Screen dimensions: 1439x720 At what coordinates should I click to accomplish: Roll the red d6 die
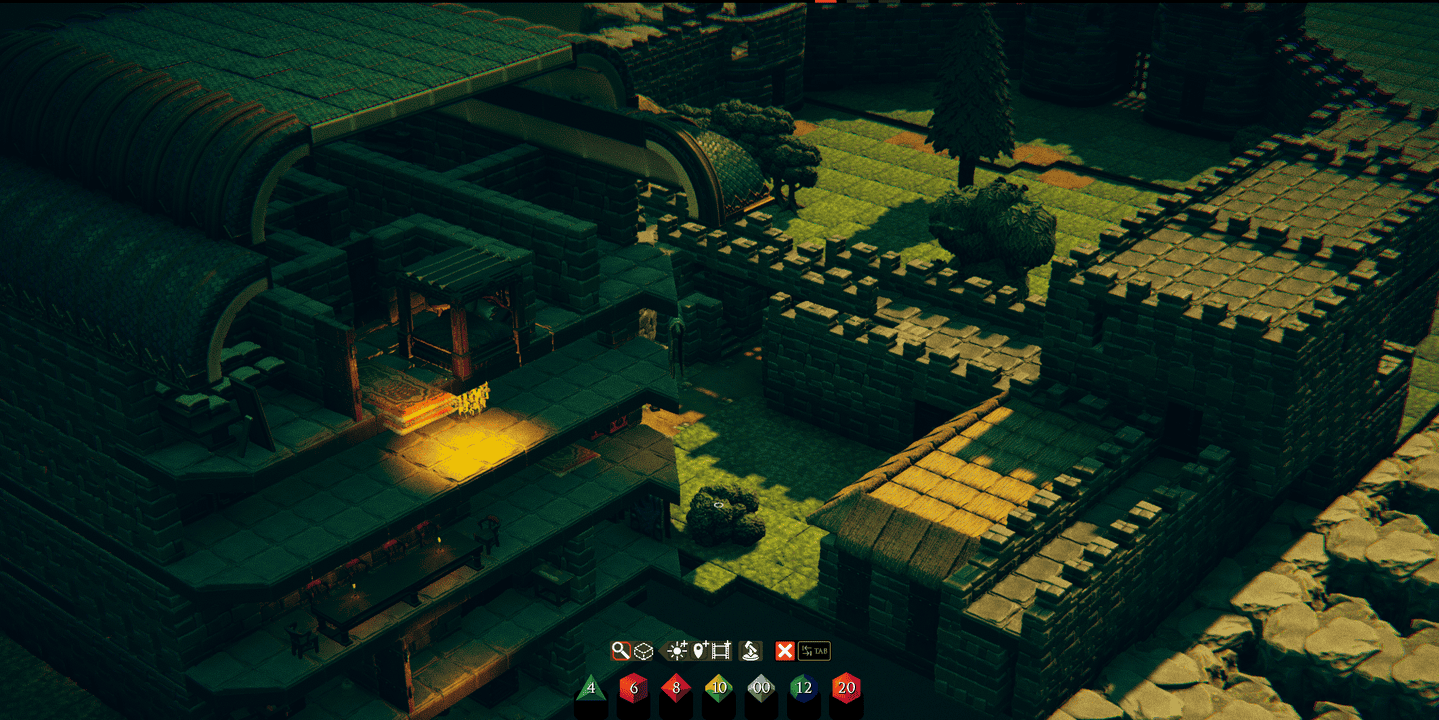633,687
